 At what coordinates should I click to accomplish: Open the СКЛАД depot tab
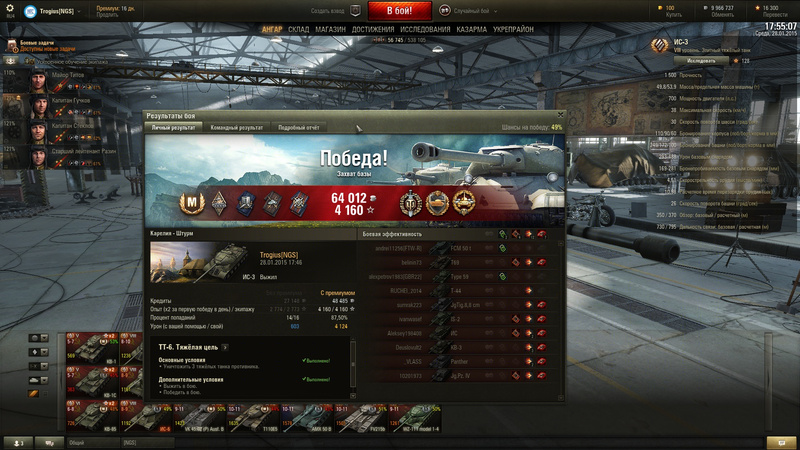[x=299, y=29]
